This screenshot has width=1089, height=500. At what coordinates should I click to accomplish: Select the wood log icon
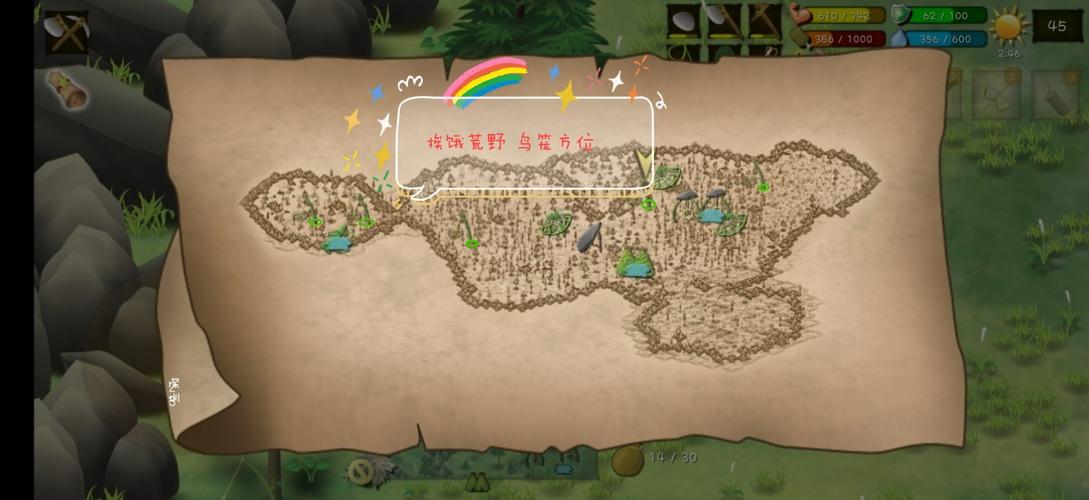pos(67,90)
